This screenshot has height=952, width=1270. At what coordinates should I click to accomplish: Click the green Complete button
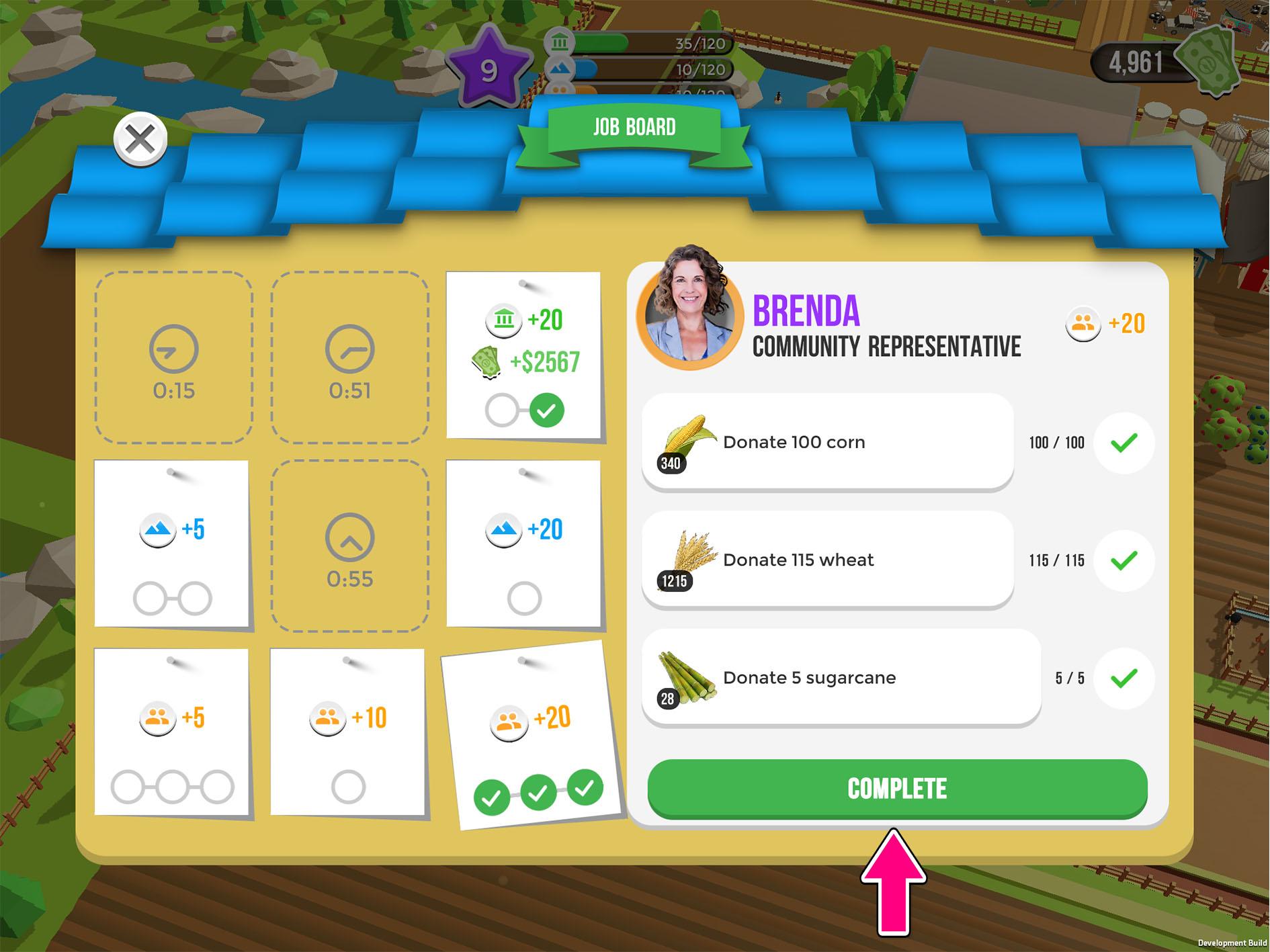[897, 789]
